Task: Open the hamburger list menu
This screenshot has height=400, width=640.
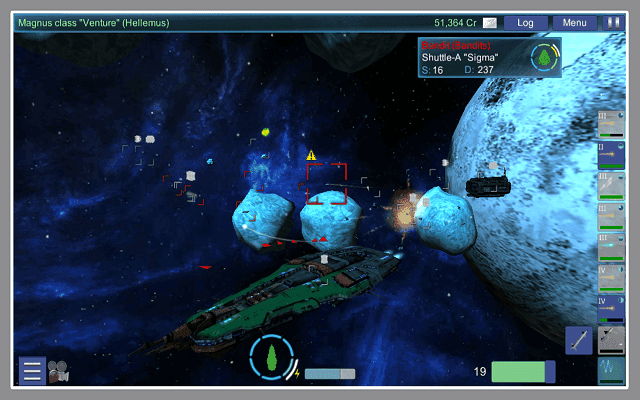Action: coord(32,372)
